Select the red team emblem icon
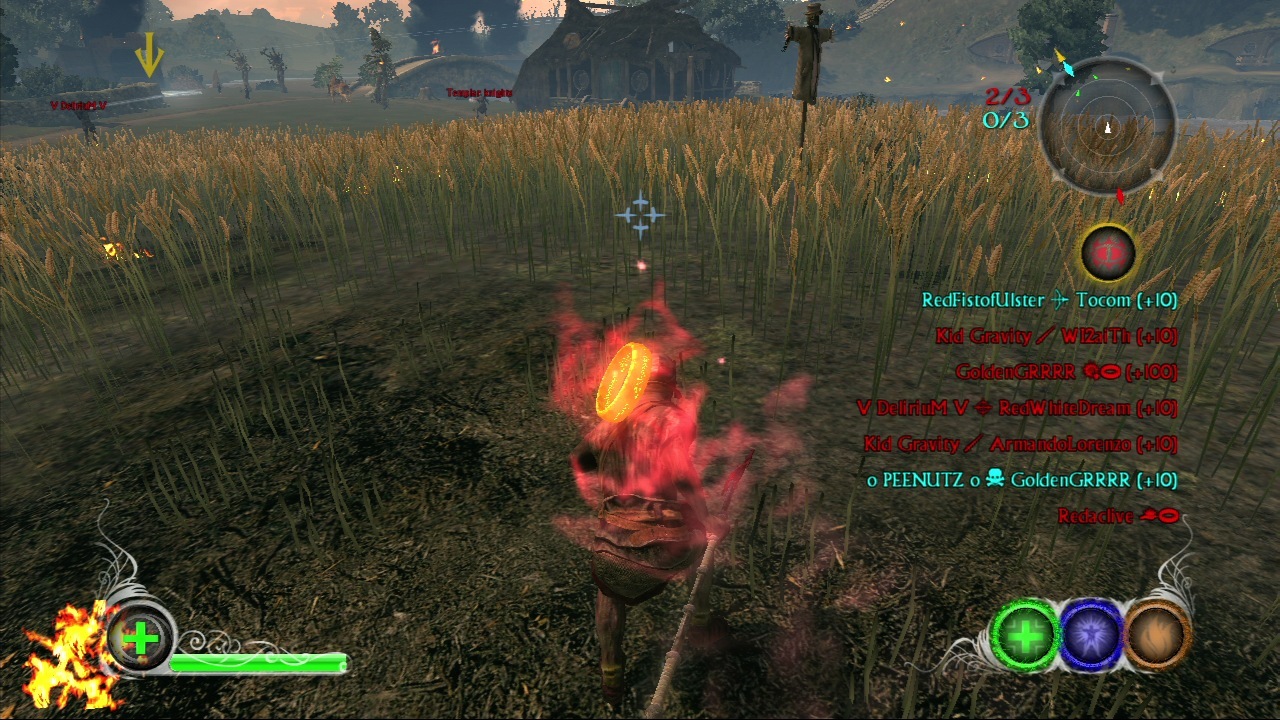The image size is (1280, 720). (1108, 252)
